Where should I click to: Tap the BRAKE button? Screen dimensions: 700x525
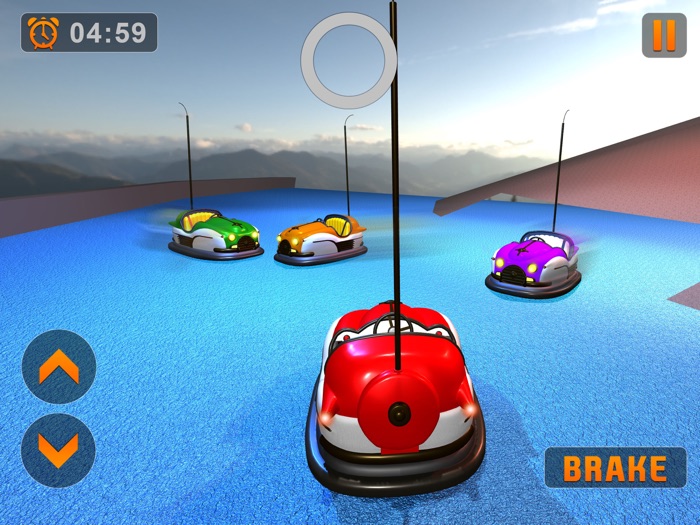615,468
